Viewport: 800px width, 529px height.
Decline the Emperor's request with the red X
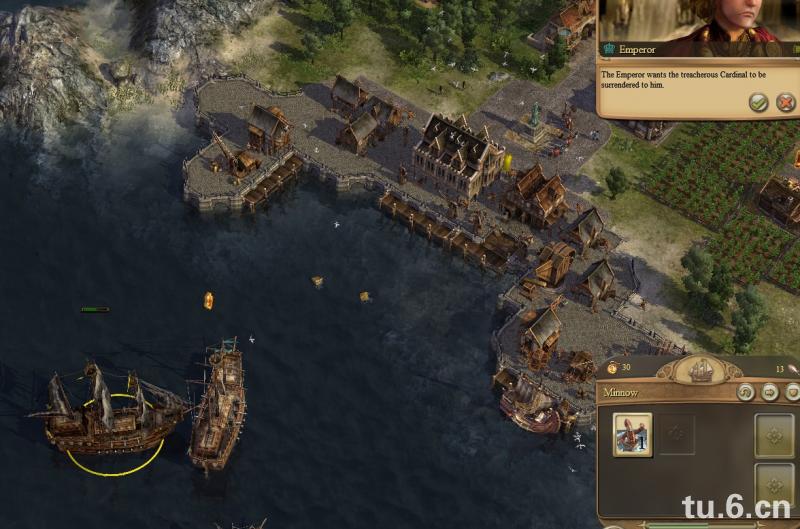point(786,102)
